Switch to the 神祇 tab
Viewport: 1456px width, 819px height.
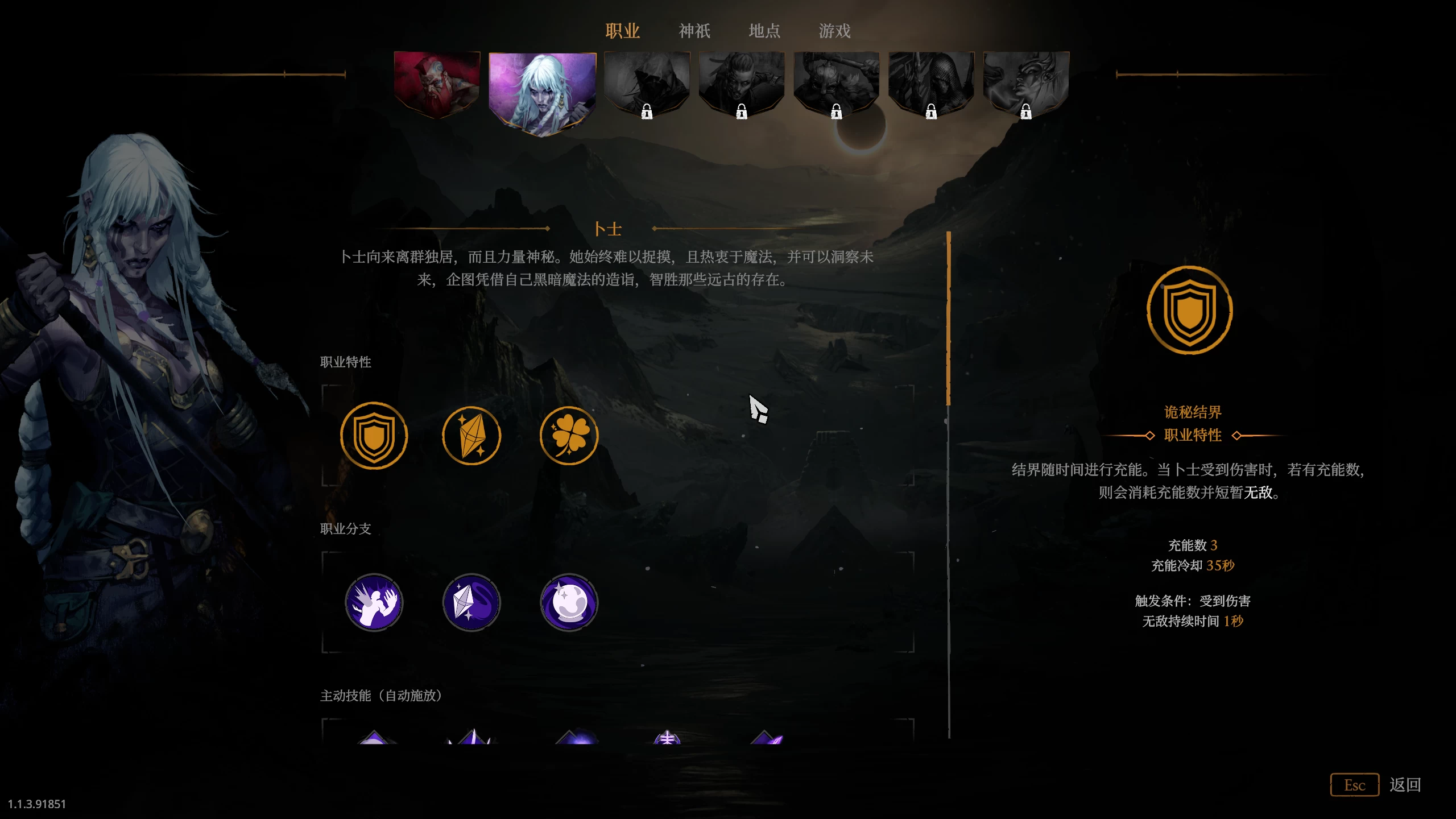[694, 31]
